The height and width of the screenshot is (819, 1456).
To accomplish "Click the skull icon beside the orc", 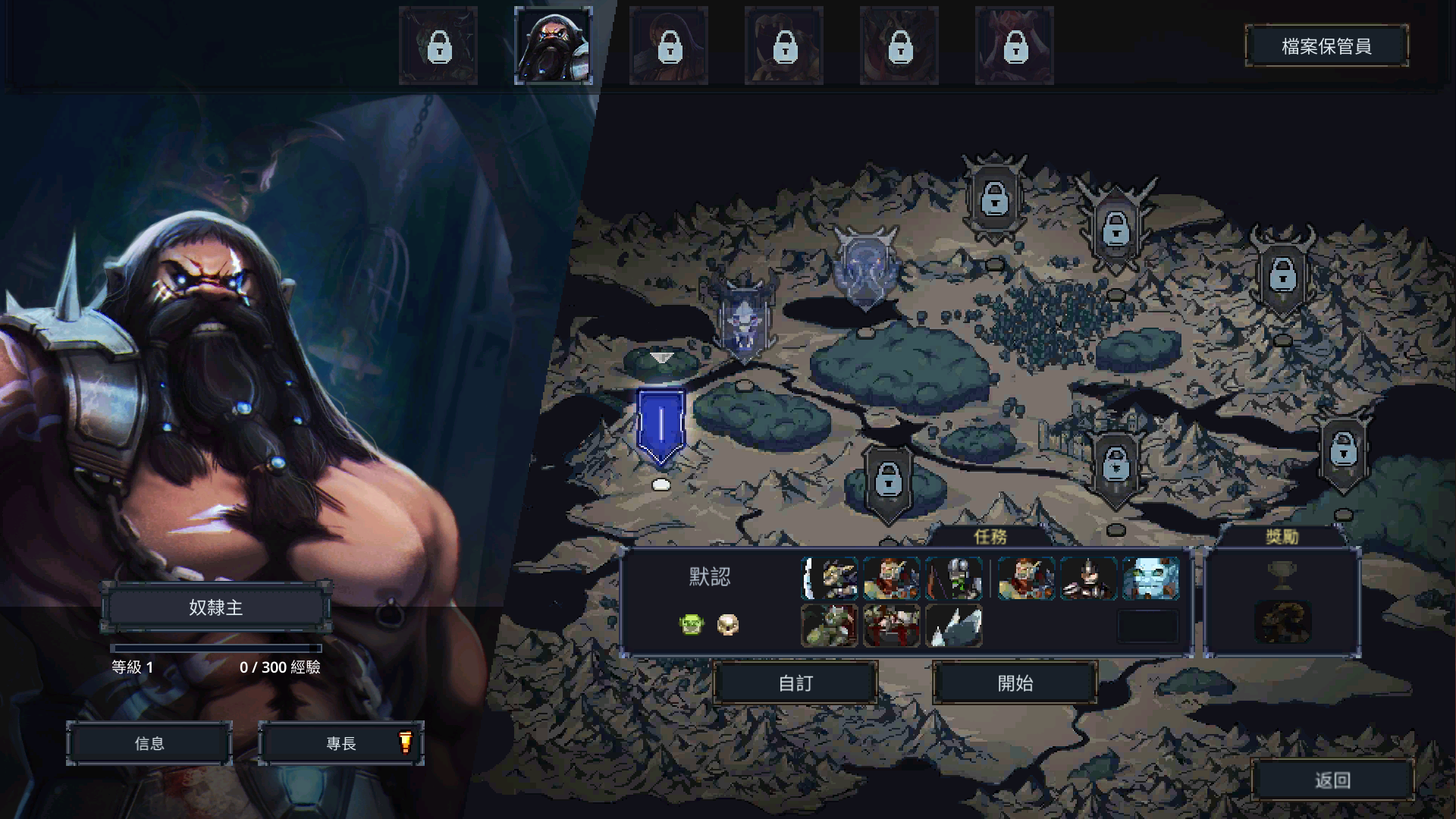I will point(728,625).
